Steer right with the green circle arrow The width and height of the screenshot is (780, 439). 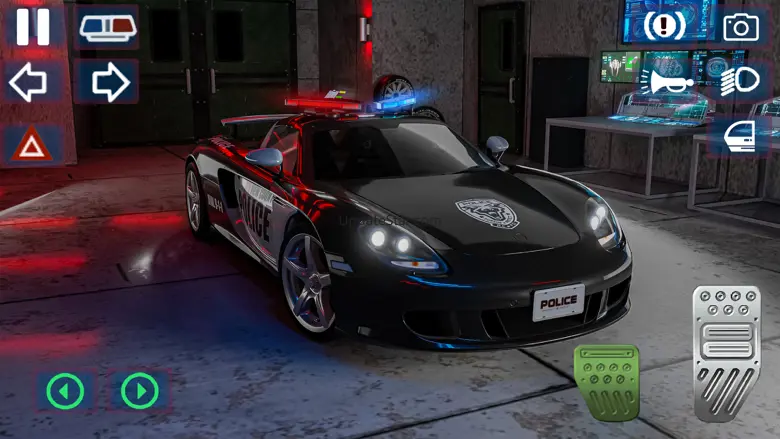click(140, 390)
